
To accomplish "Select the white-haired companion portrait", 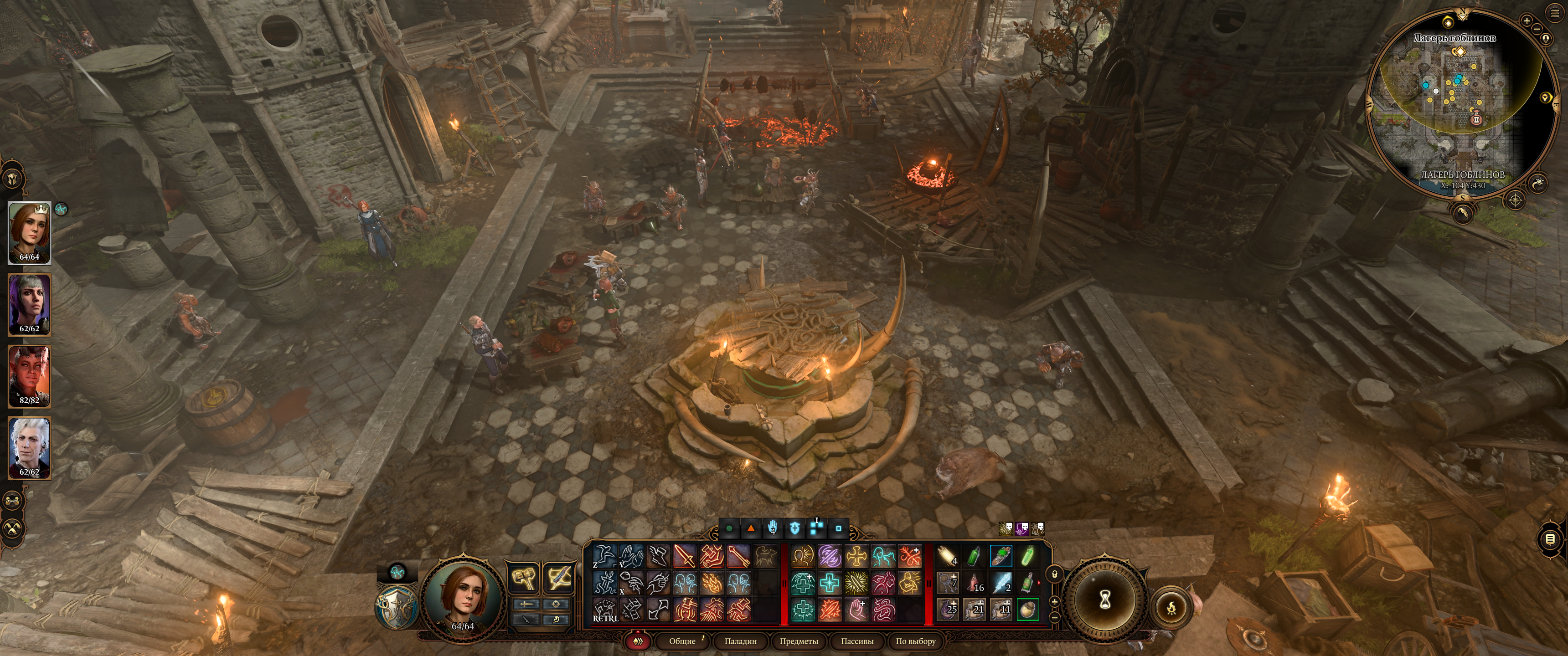I will pyautogui.click(x=29, y=448).
